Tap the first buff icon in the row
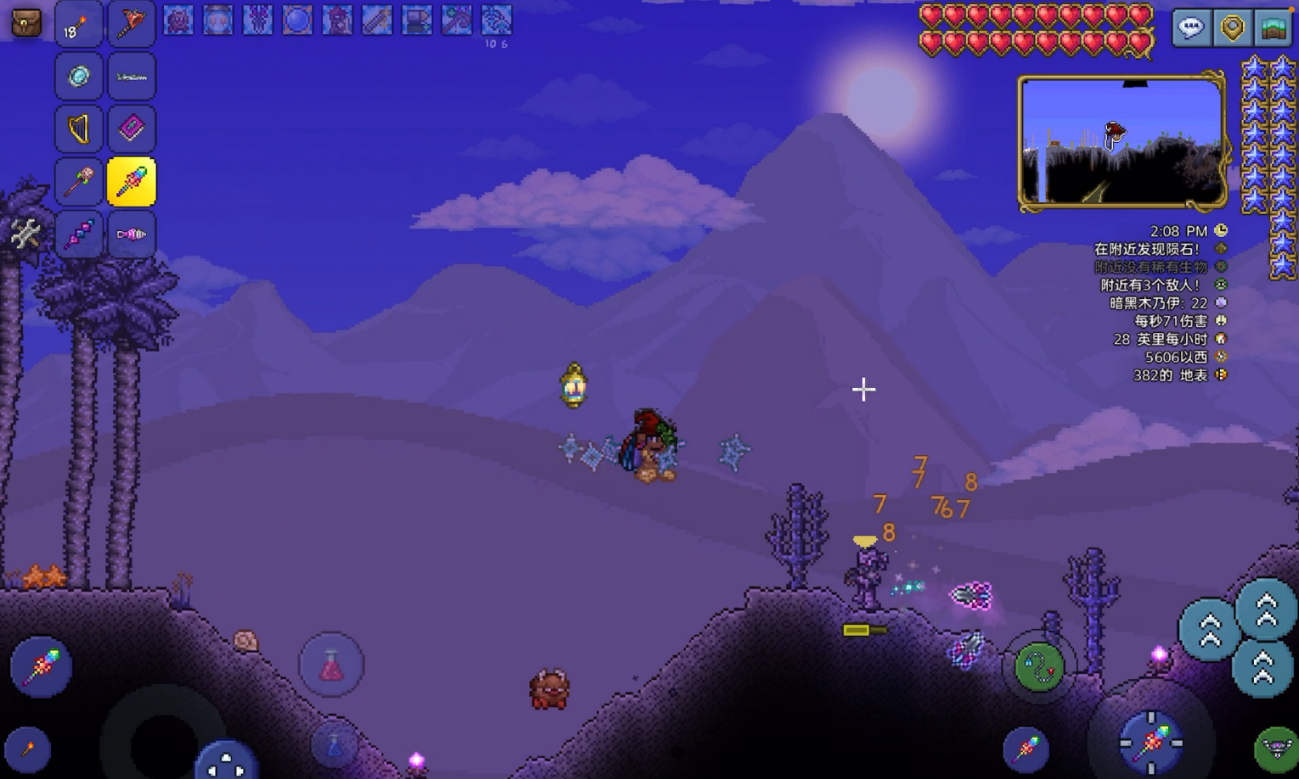Image resolution: width=1299 pixels, height=779 pixels. pos(178,20)
